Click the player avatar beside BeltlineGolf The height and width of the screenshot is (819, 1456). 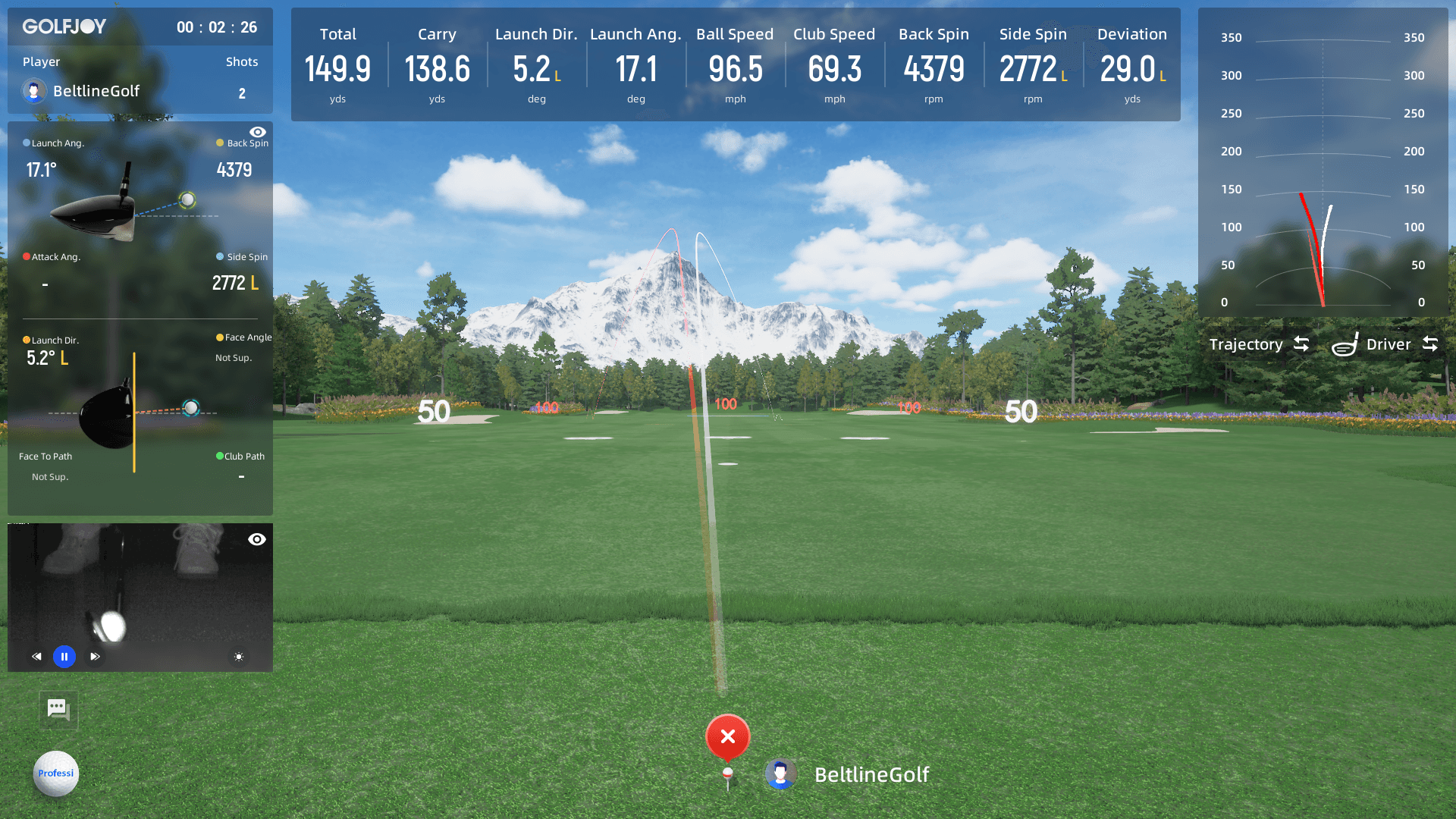tap(33, 91)
